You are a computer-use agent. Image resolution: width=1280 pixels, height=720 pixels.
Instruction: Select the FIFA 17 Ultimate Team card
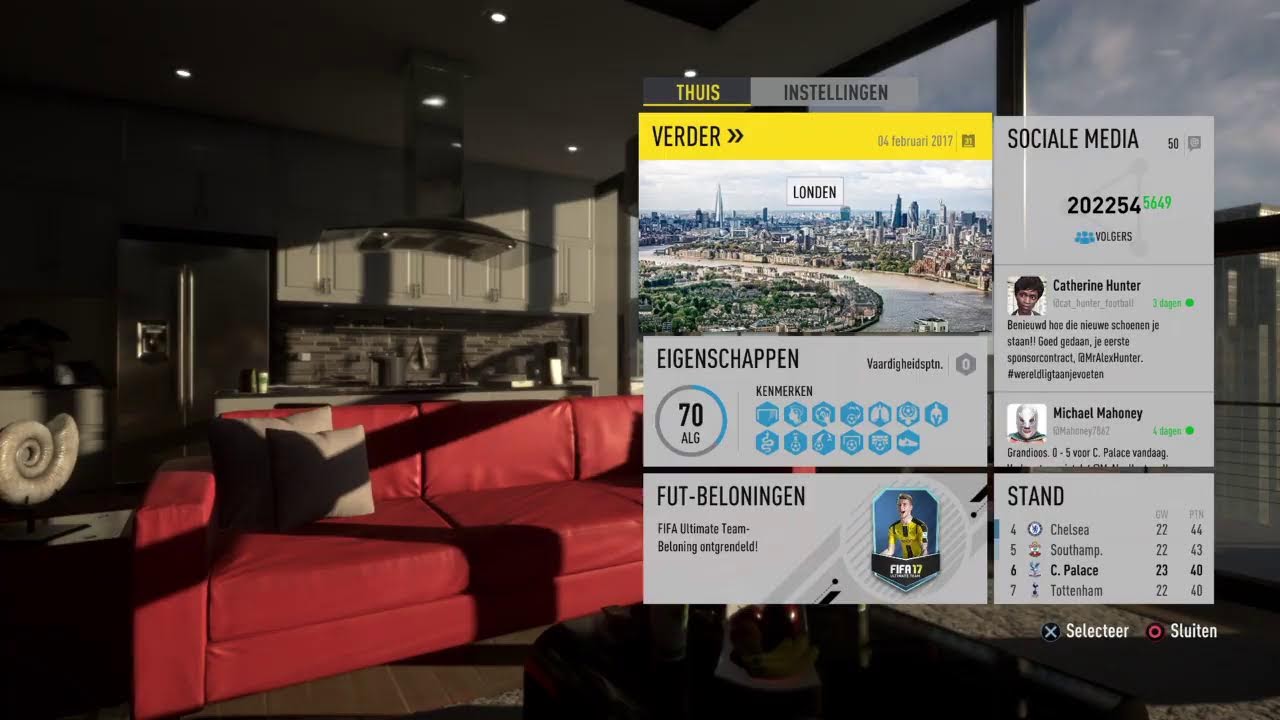click(905, 538)
